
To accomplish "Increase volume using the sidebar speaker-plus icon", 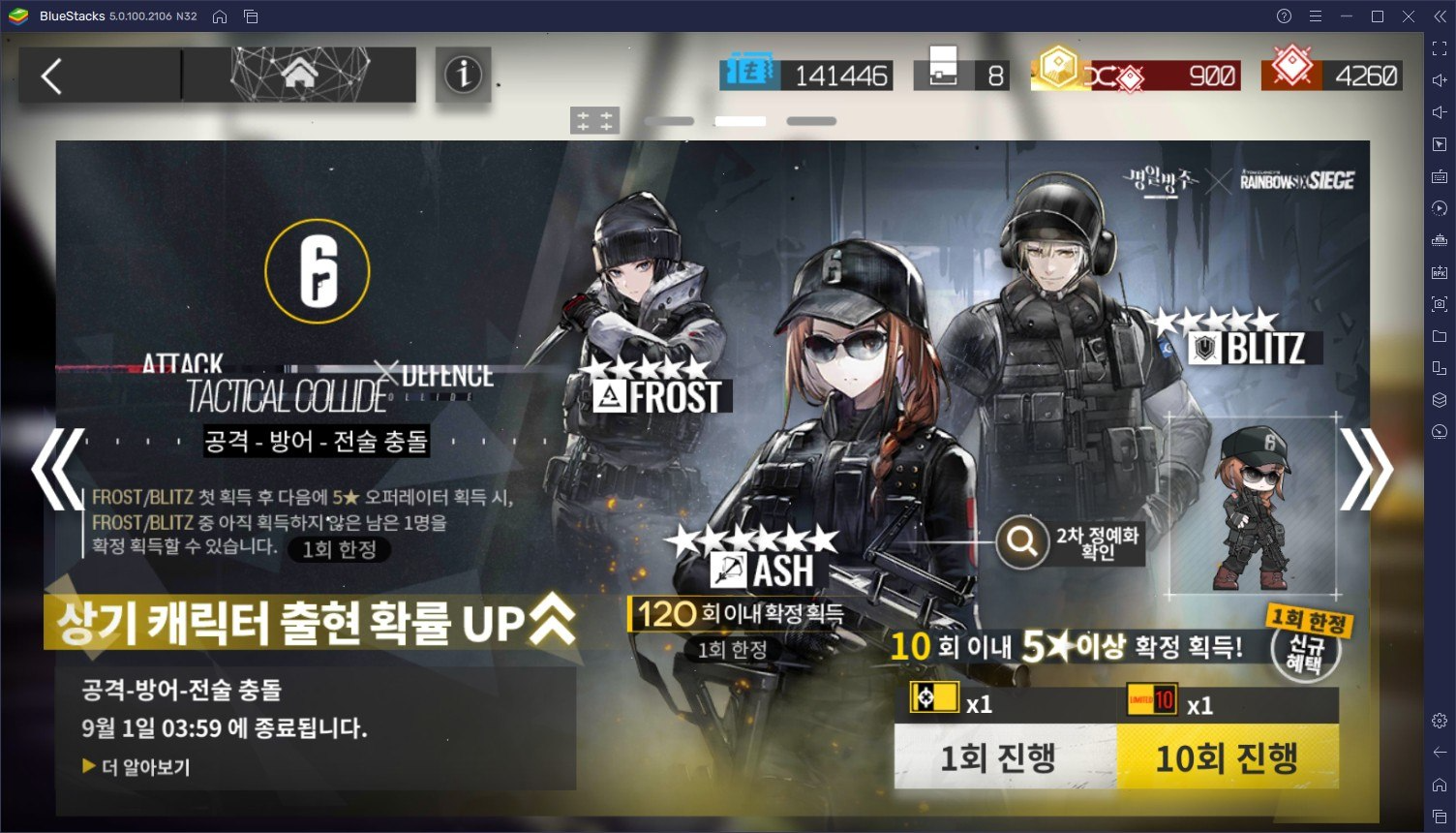I will tap(1440, 79).
